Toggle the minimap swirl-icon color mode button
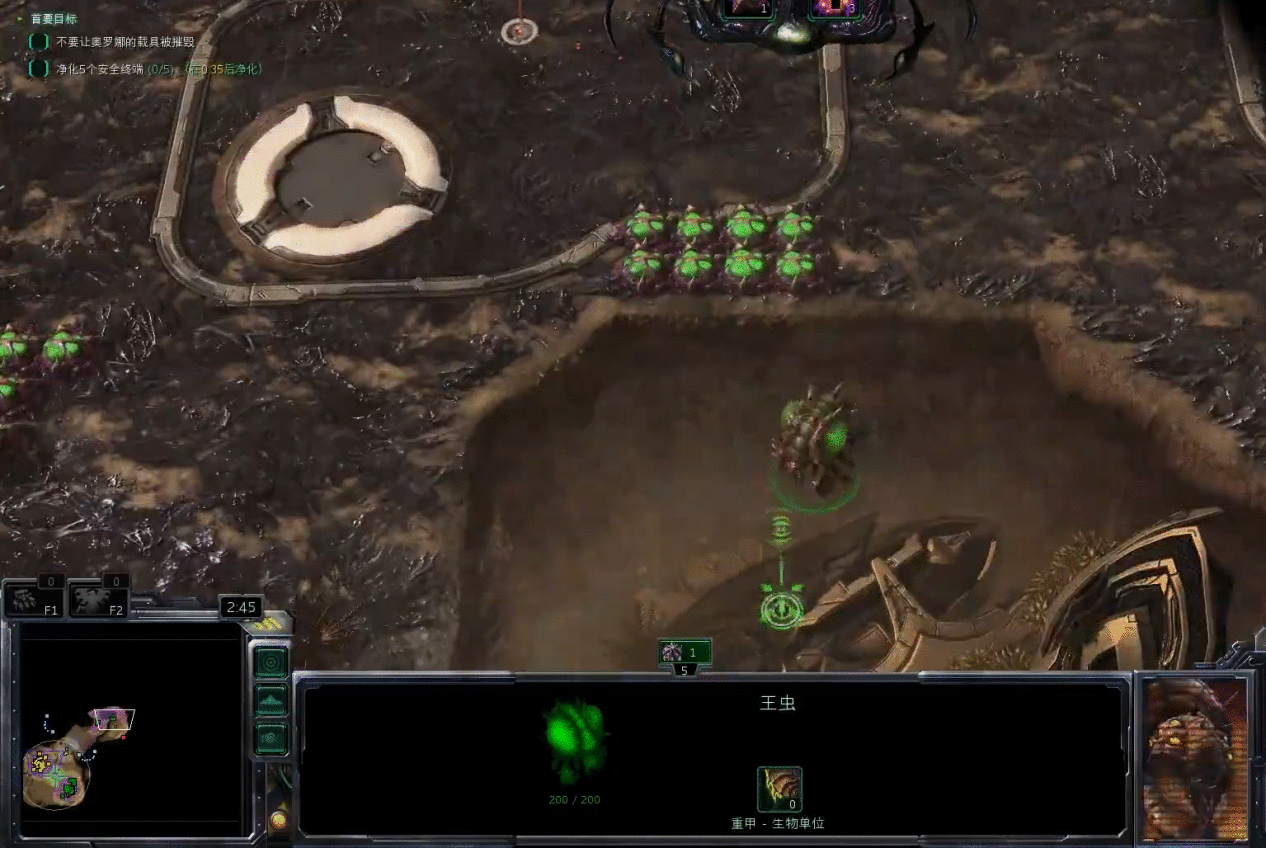Viewport: 1266px width, 848px height. (x=271, y=739)
